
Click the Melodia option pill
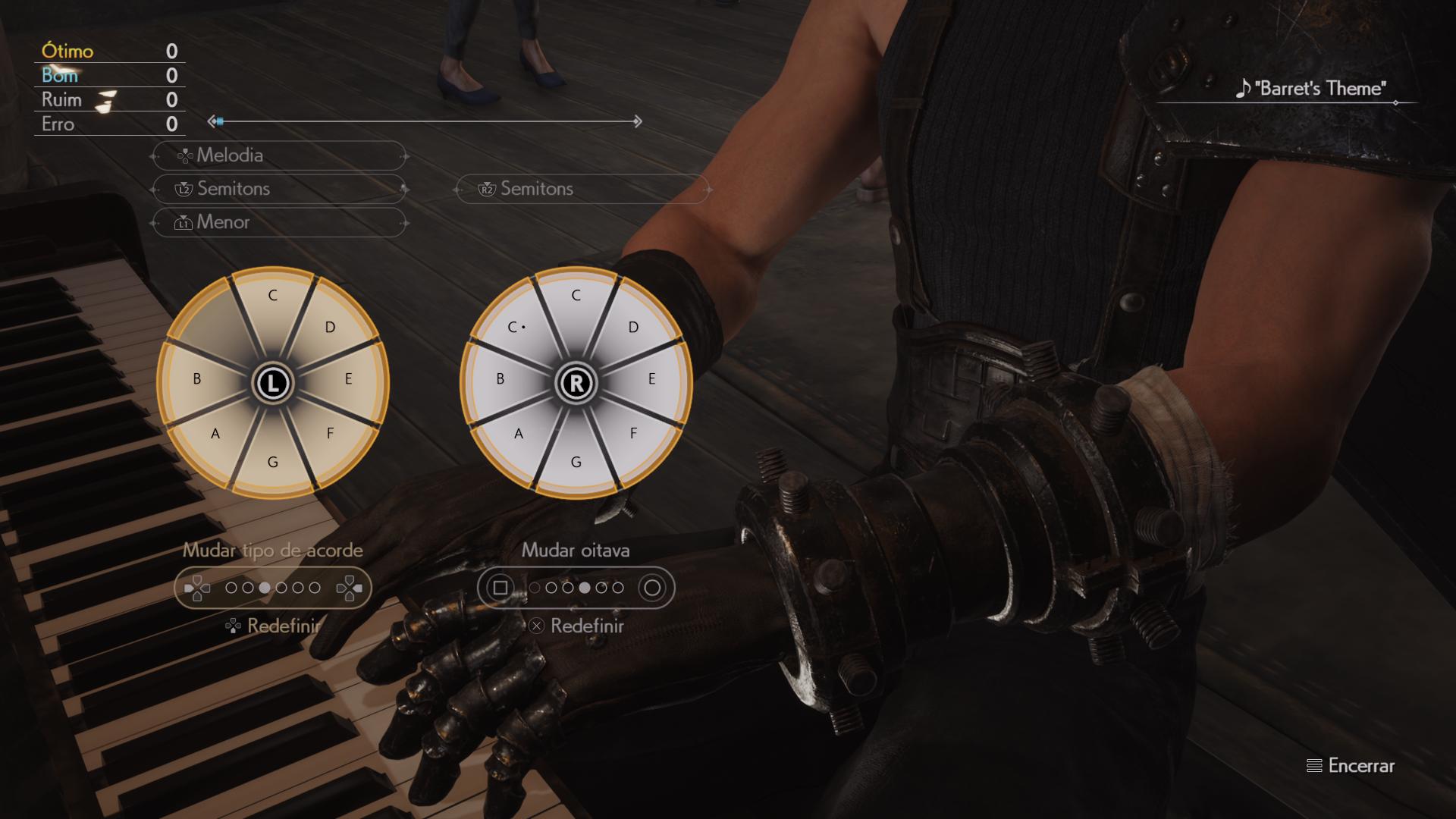279,155
